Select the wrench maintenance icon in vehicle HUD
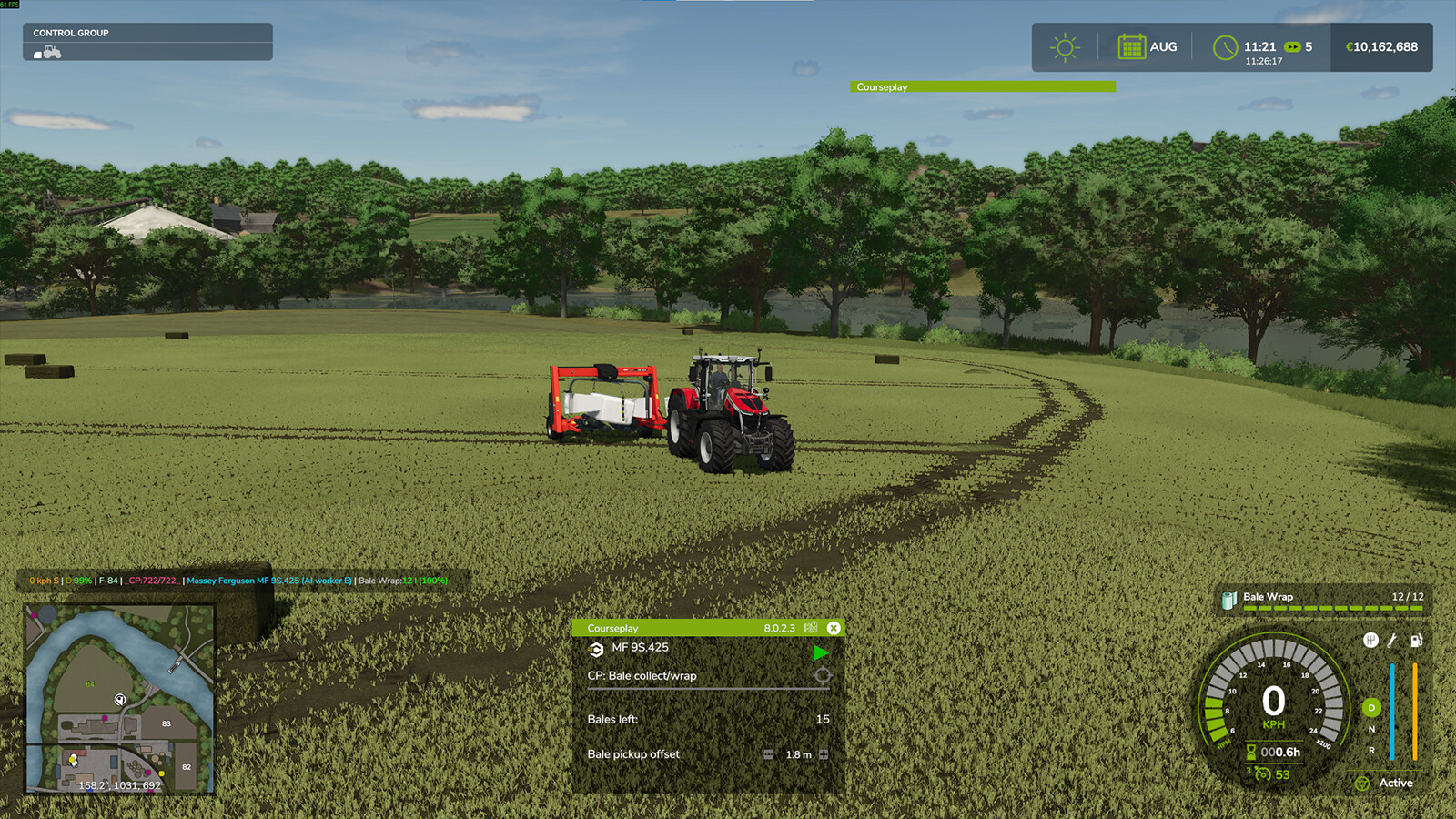This screenshot has height=819, width=1456. [1391, 641]
